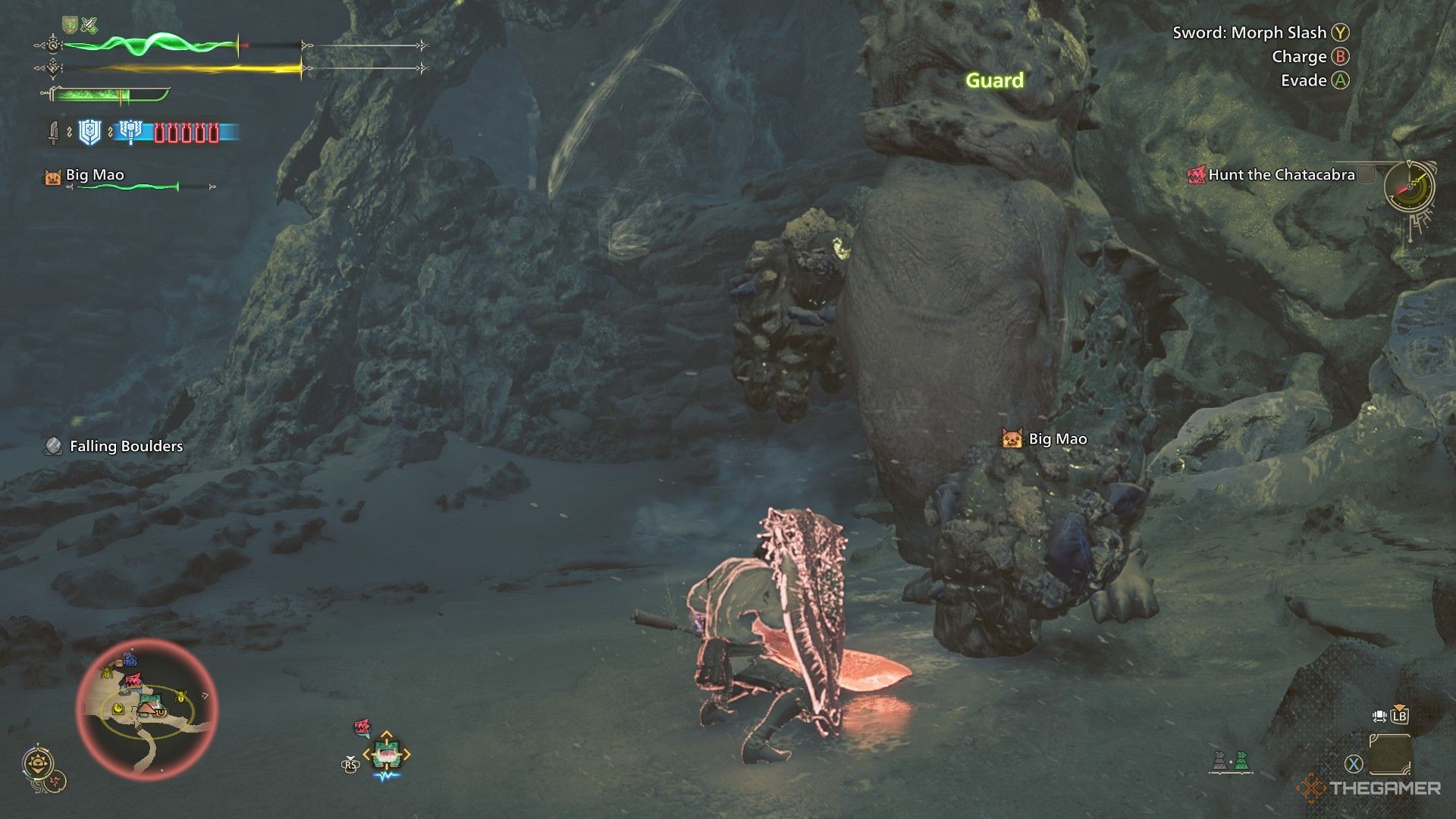1456x819 pixels.
Task: Select the Hunt the Chatacabra quest icon
Action: coord(1198,174)
